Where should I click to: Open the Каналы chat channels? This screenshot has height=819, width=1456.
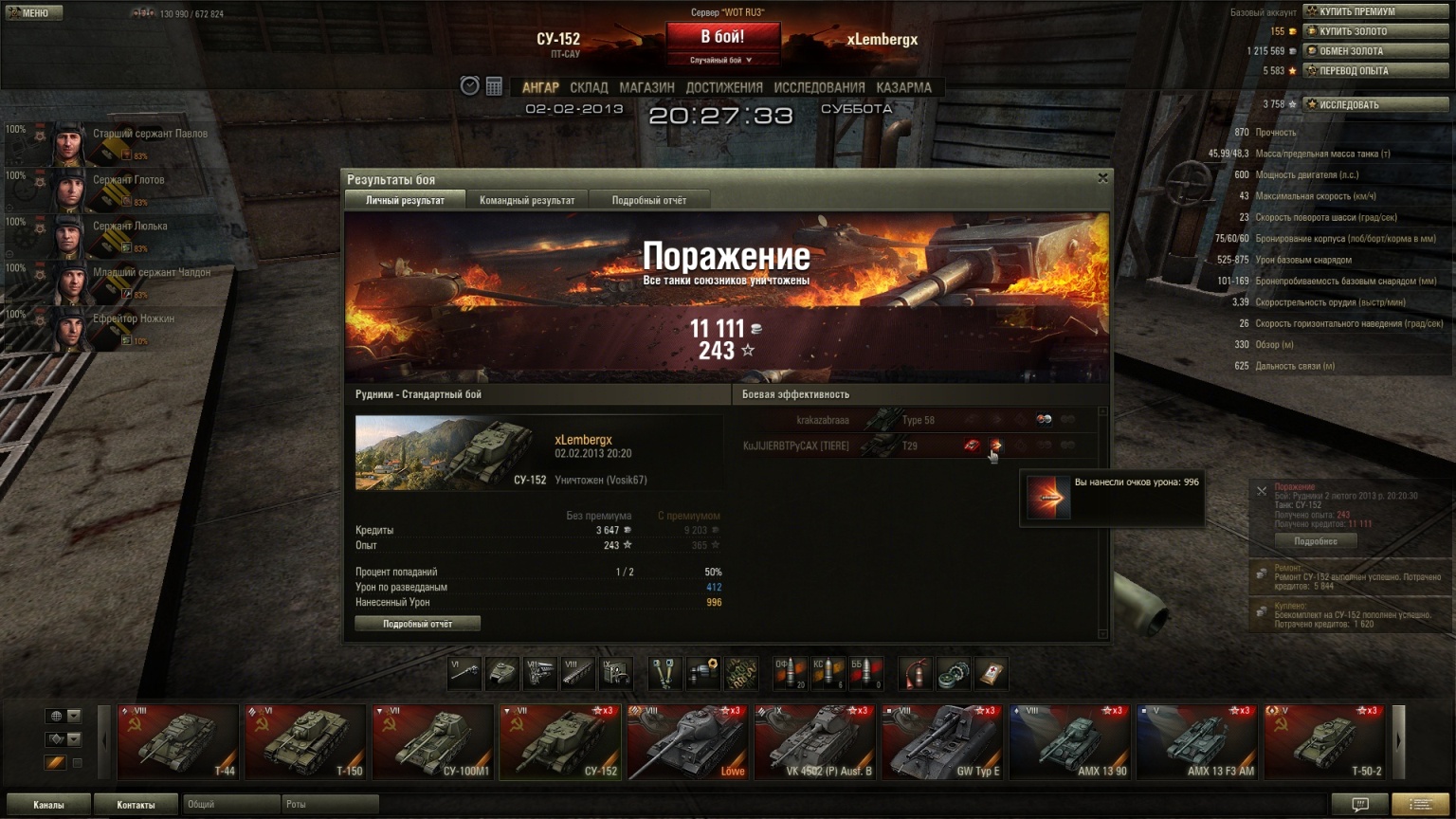48,805
